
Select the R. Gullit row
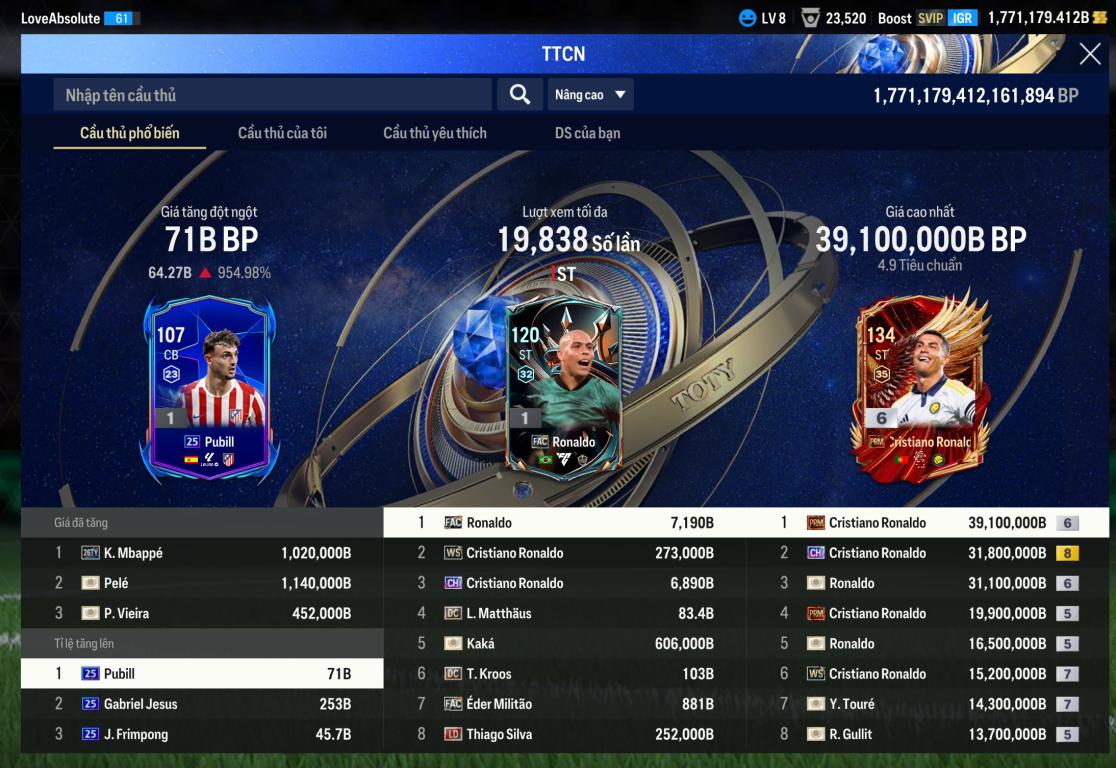click(928, 734)
